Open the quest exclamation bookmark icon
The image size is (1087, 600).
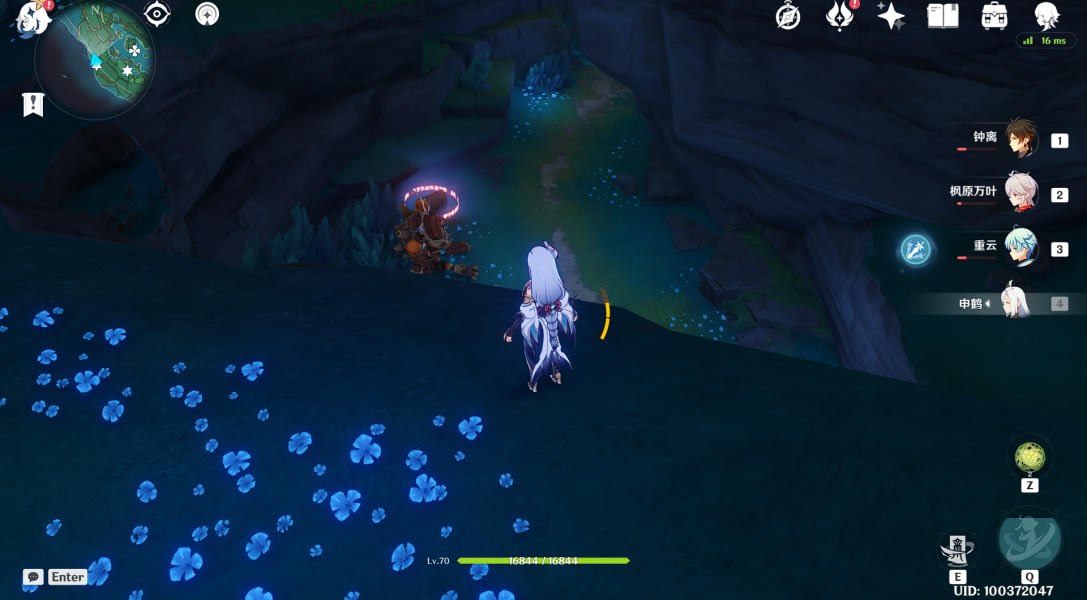[x=33, y=104]
